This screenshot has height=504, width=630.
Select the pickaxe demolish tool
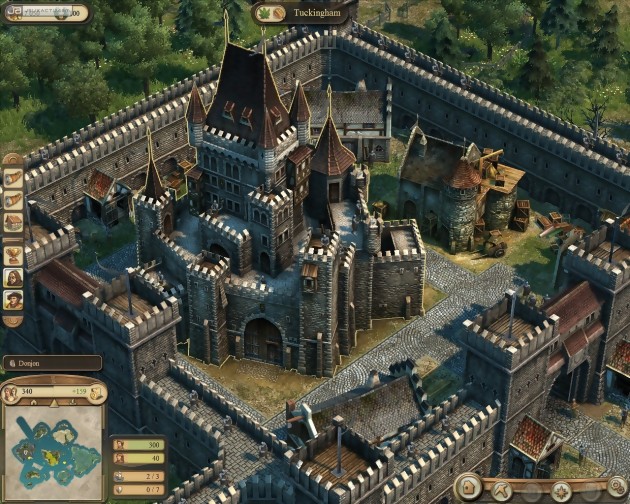tap(502, 490)
